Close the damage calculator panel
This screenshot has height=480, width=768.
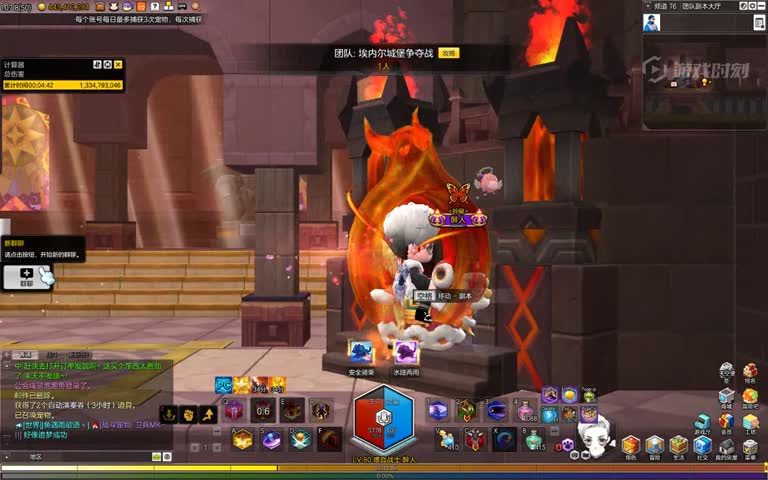(119, 65)
